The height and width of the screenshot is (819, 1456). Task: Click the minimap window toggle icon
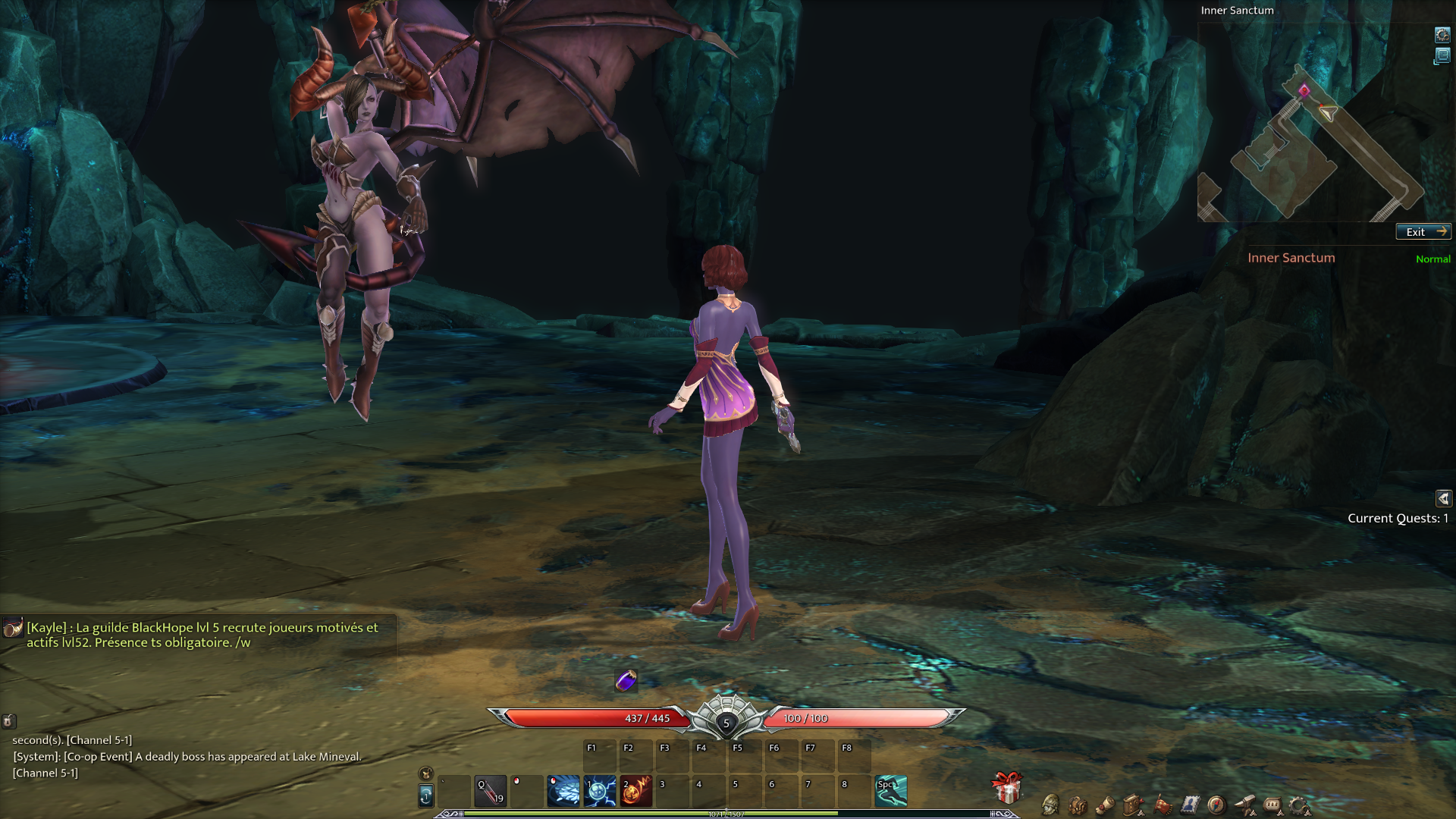click(x=1442, y=56)
